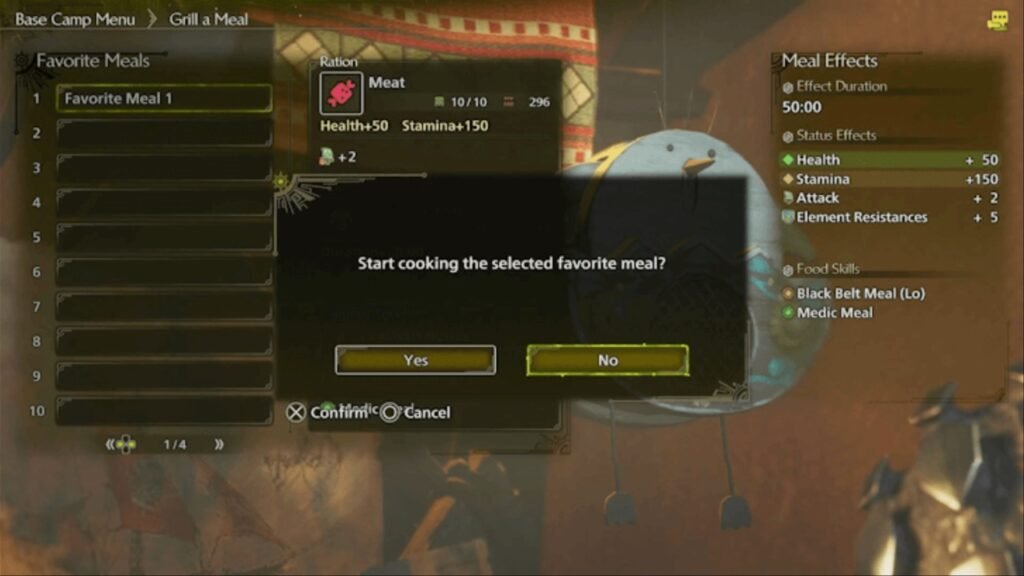
Task: Select the Attack status effect row
Action: 890,198
